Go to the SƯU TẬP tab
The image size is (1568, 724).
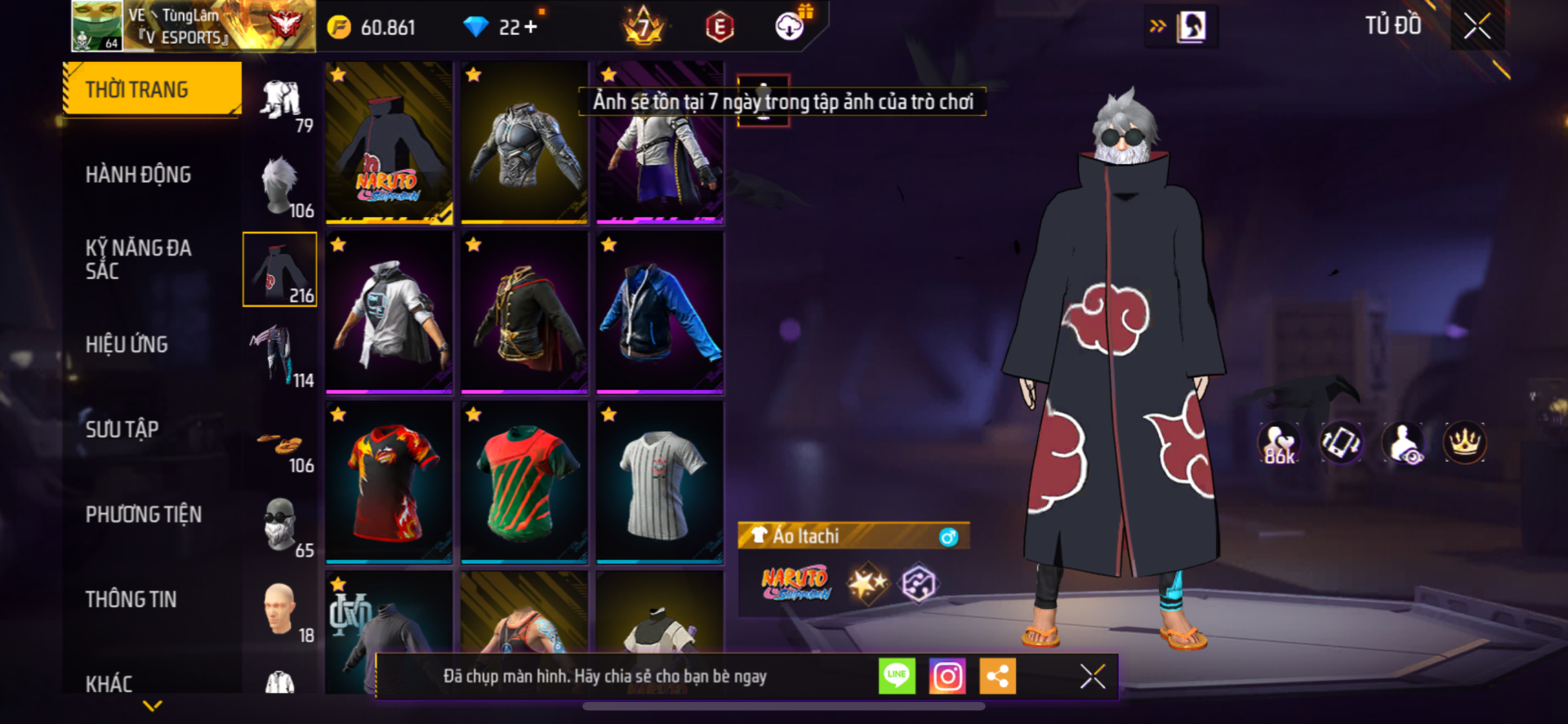[122, 429]
